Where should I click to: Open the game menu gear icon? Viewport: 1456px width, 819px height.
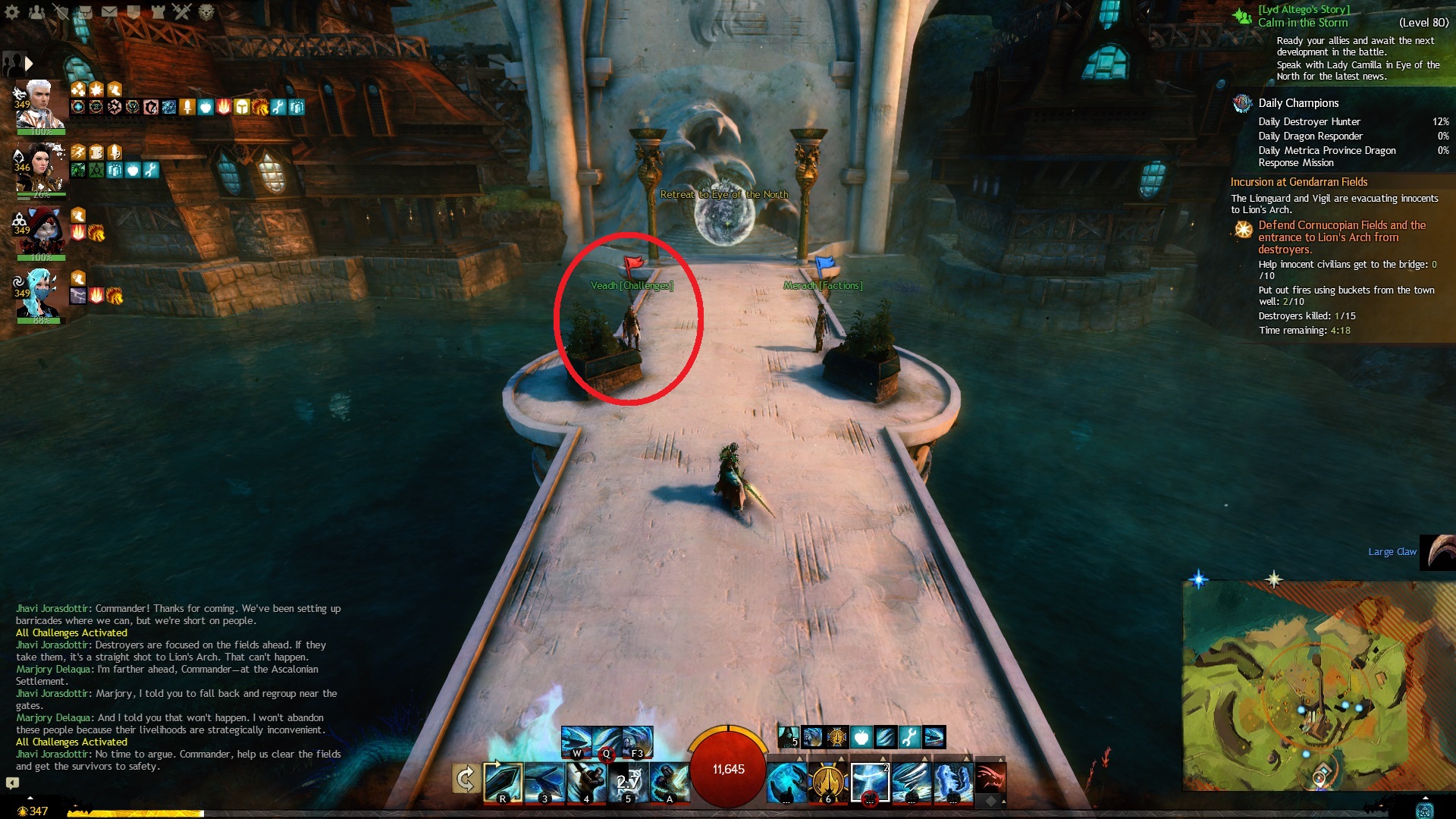[12, 11]
